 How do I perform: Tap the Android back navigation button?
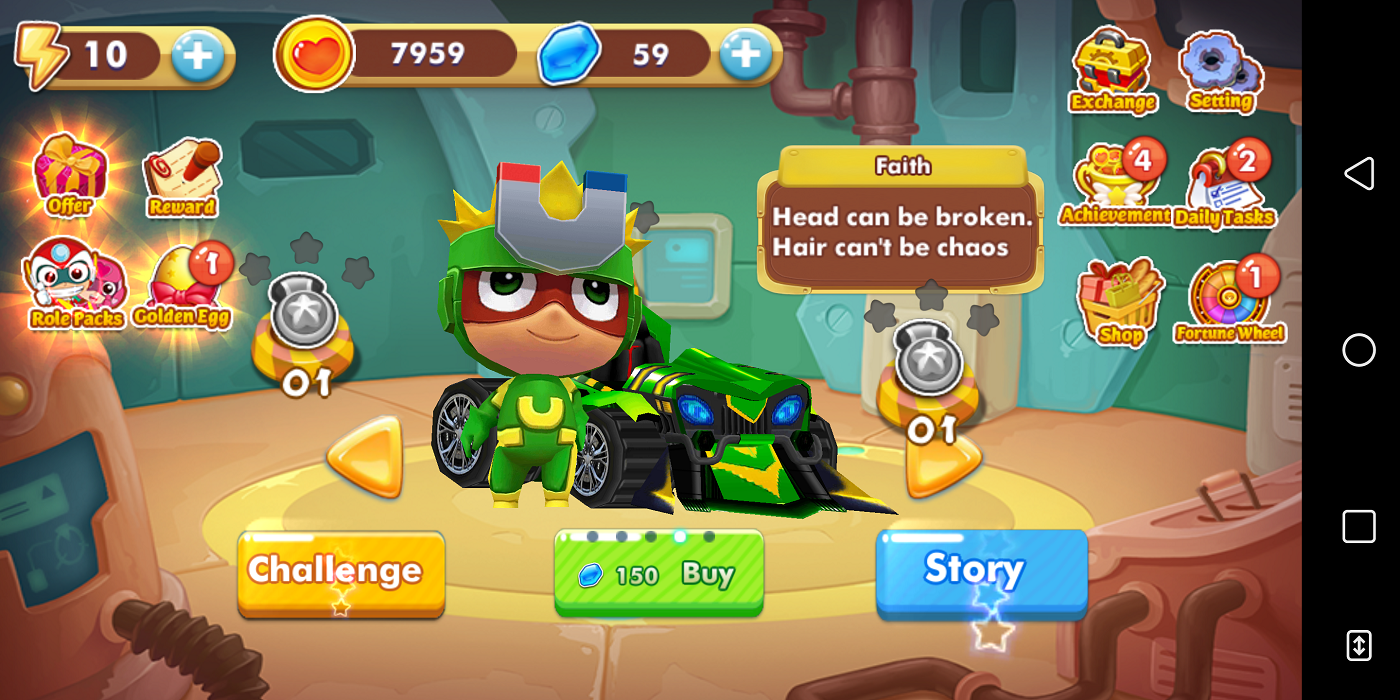click(1358, 174)
